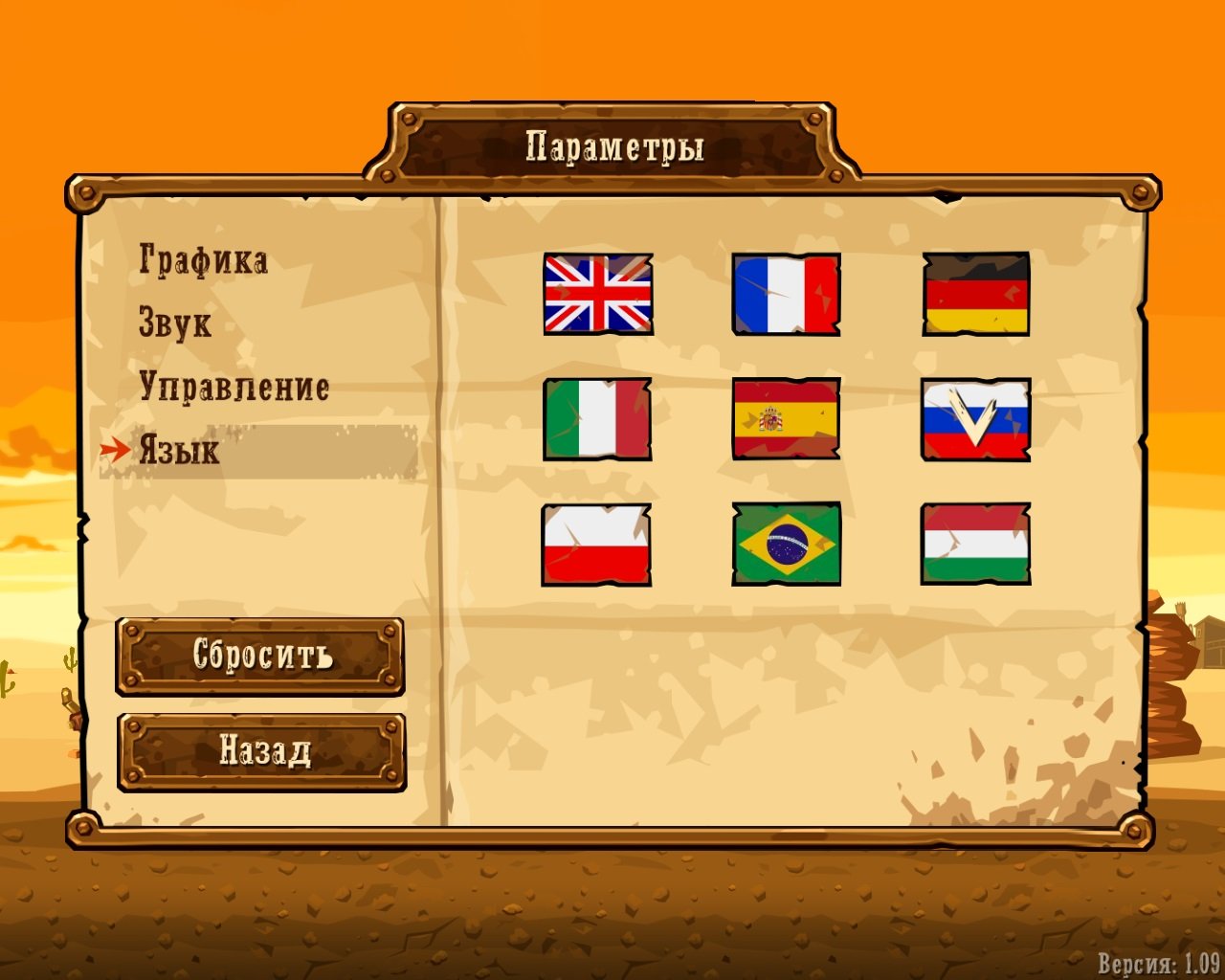
Task: Choose the Brazilian flag for Portuguese
Action: 786,544
